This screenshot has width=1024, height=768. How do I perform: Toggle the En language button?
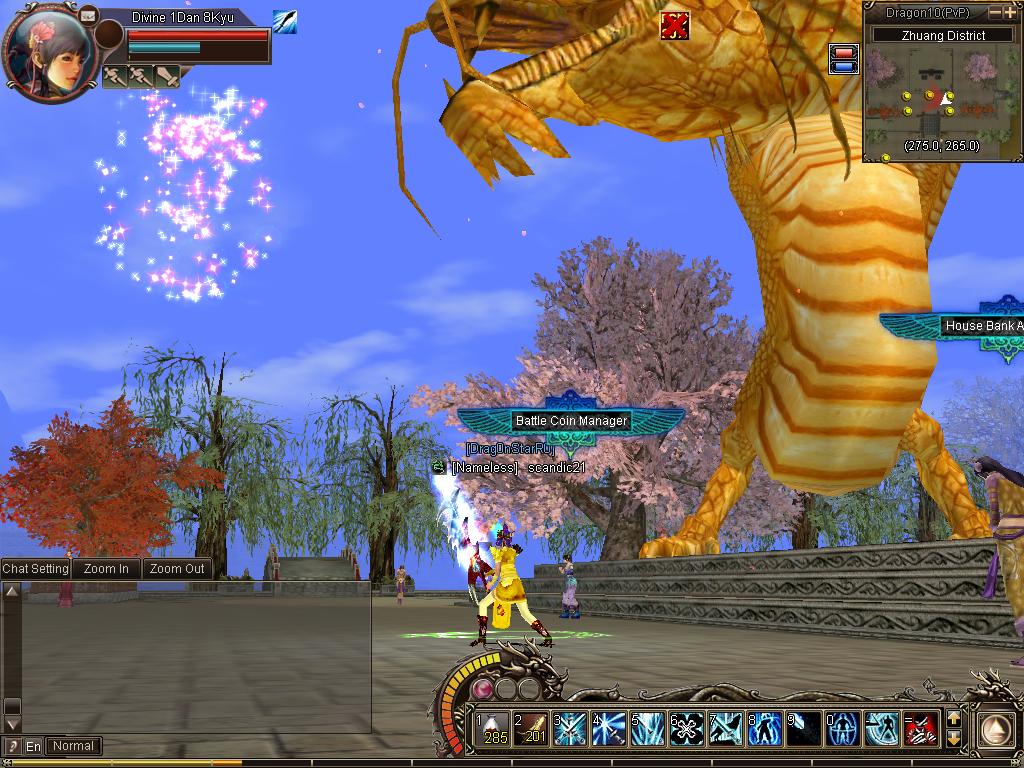(34, 746)
